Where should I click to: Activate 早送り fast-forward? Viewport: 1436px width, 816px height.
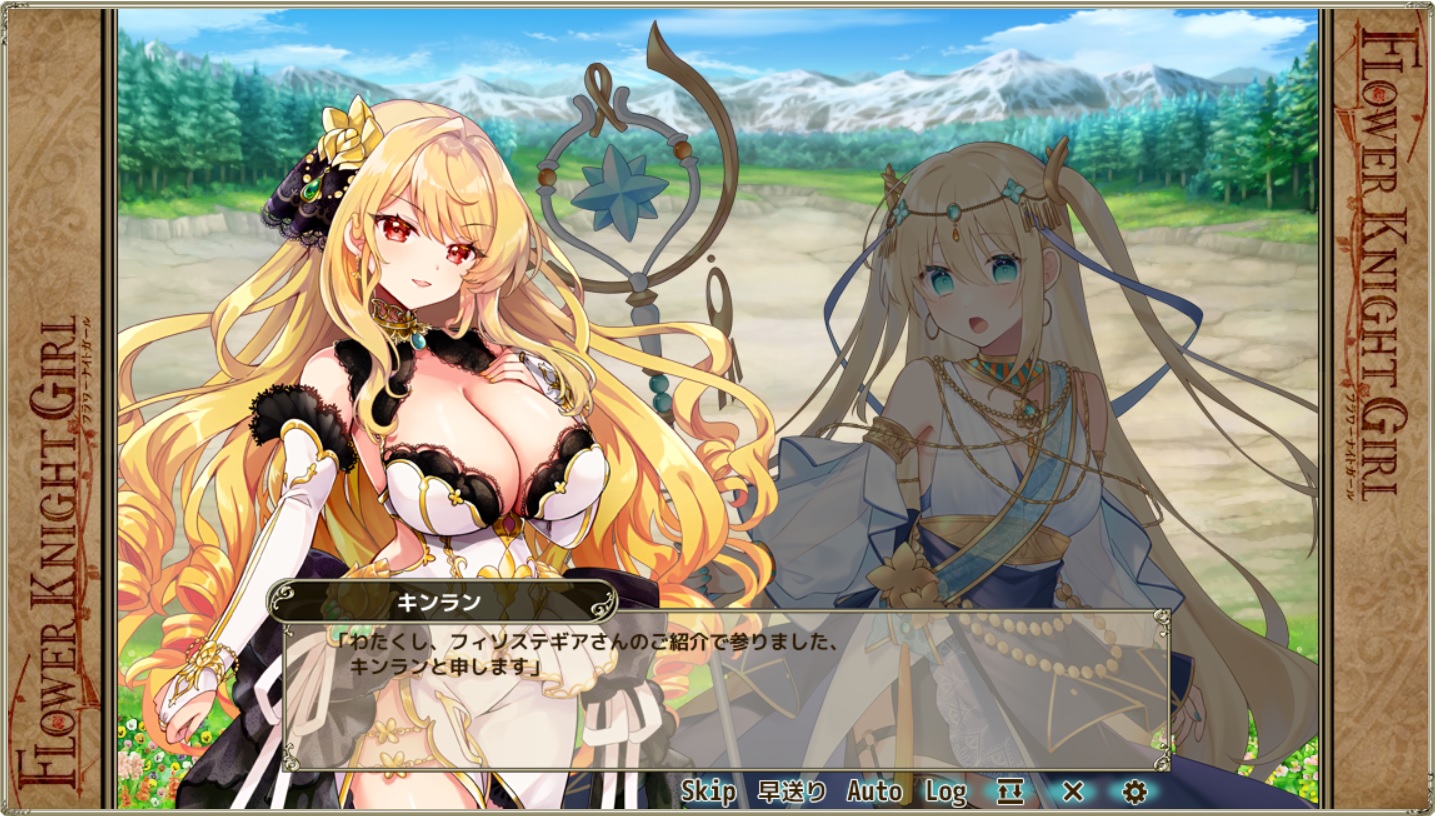792,792
